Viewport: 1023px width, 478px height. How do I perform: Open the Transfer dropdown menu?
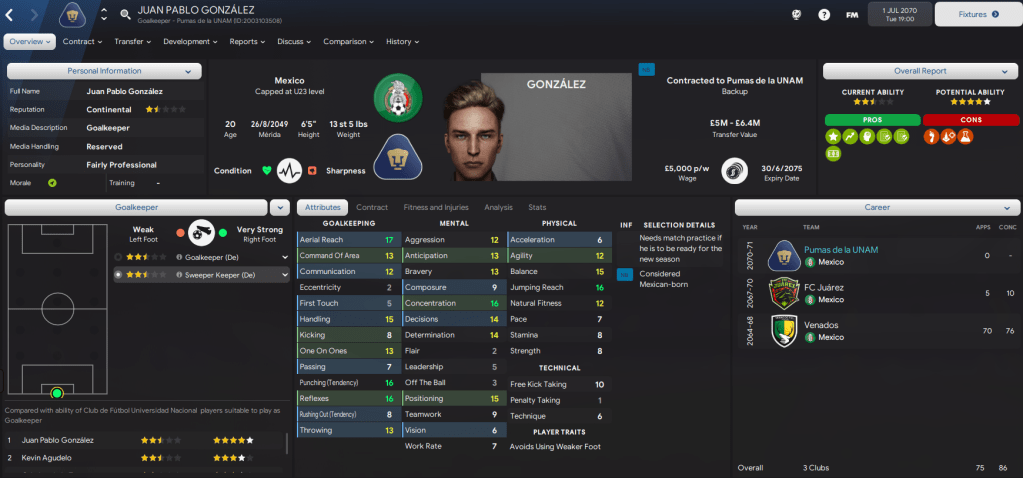click(x=132, y=42)
